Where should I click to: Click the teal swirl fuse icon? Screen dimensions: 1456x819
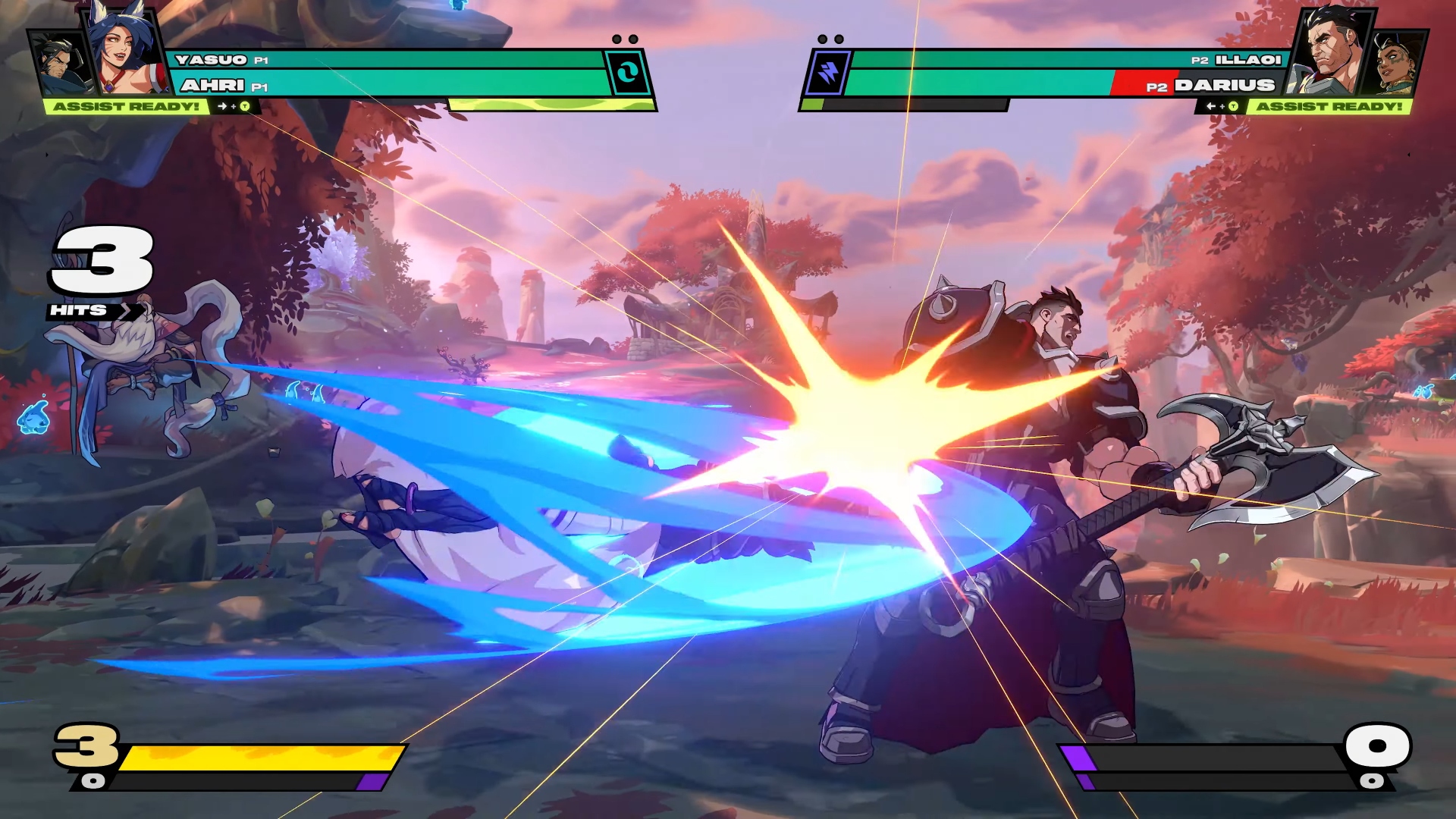(627, 73)
